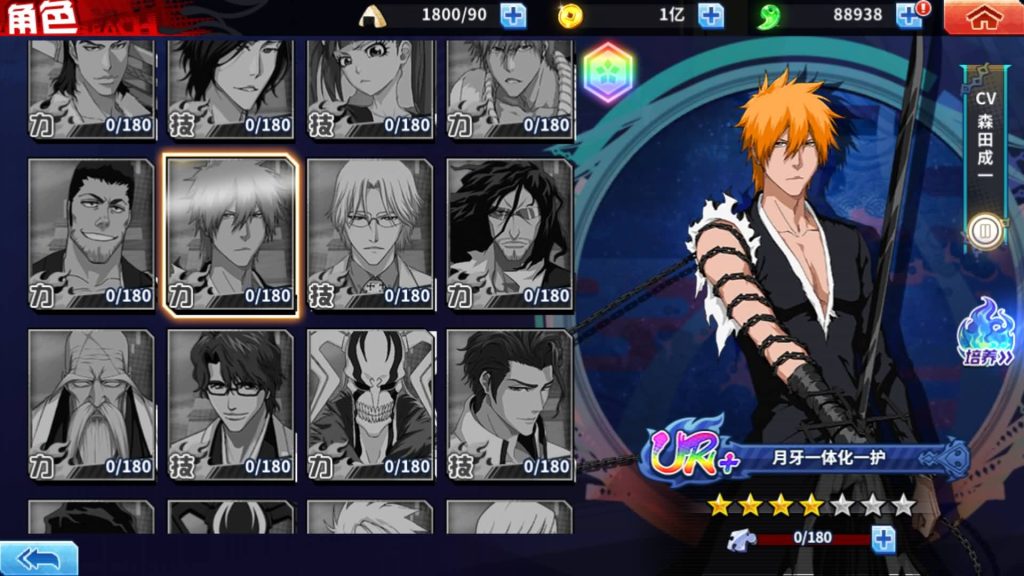The width and height of the screenshot is (1024, 576).
Task: Add more rice ball stamina
Action: (513, 16)
